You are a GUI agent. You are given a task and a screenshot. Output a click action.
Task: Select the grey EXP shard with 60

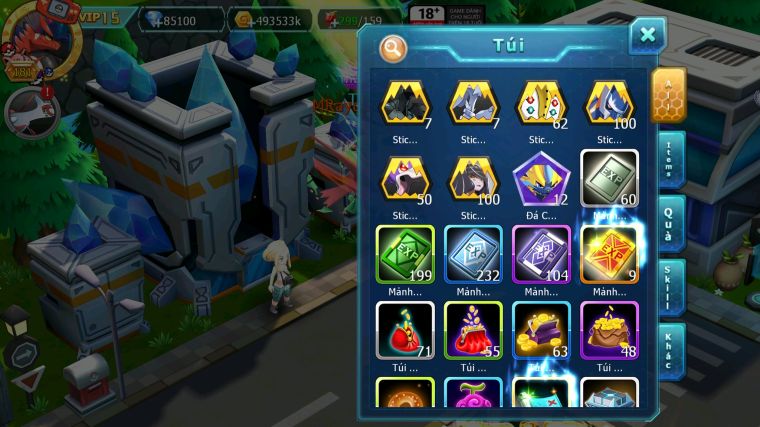point(609,180)
